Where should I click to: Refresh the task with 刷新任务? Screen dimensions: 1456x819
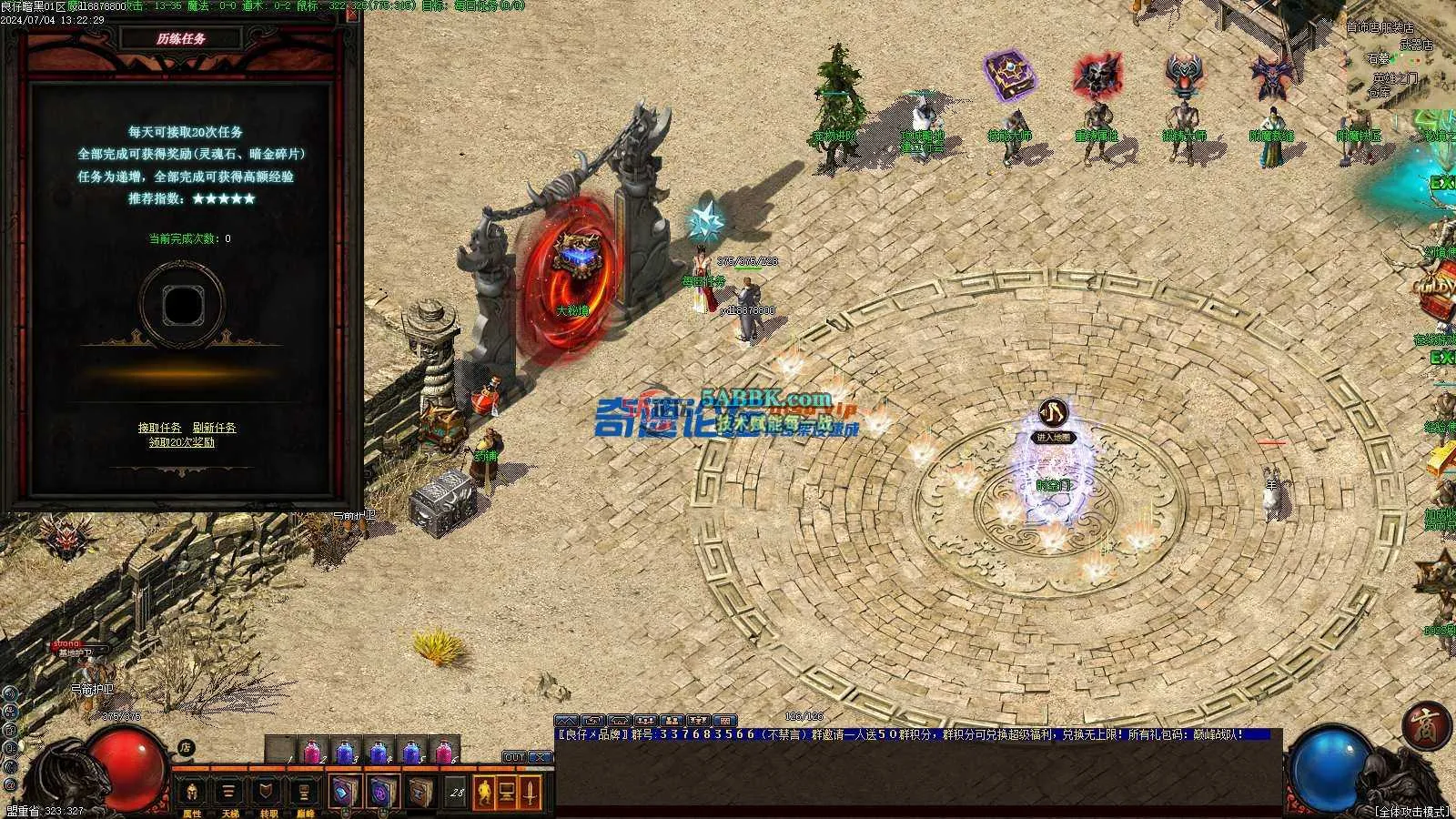(214, 428)
